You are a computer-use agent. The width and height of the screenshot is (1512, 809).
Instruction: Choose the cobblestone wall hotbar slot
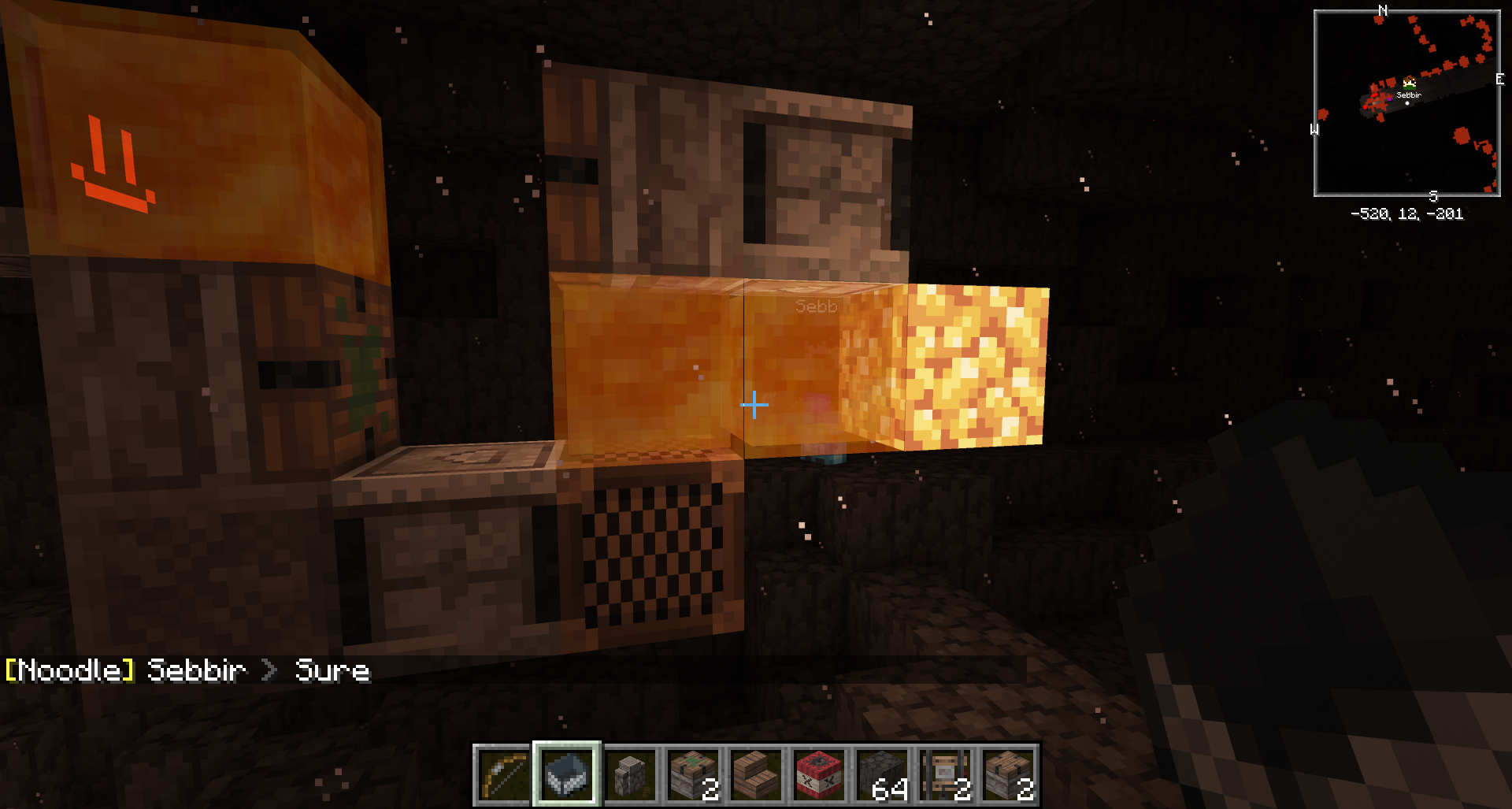(x=630, y=774)
